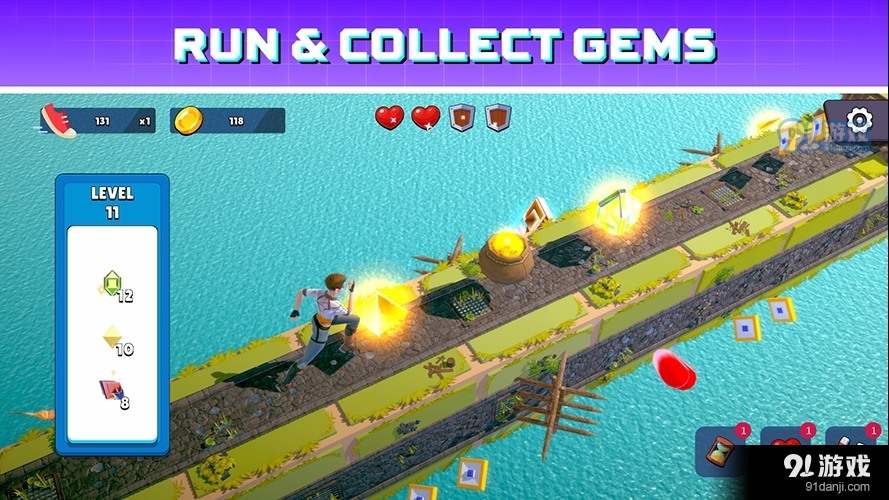Select the green gem objective

[x=112, y=287]
